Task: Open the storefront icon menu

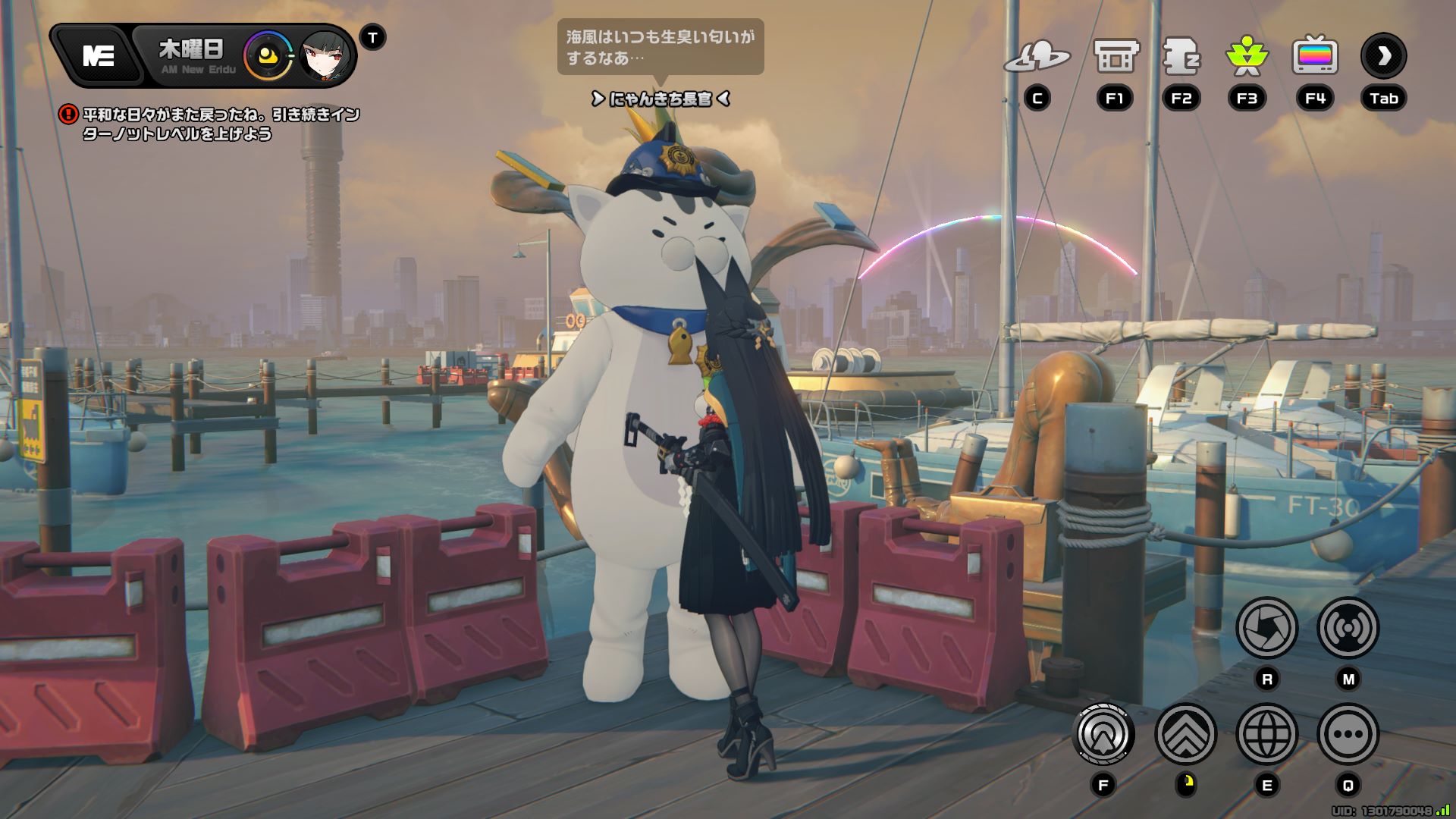Action: tap(1116, 57)
